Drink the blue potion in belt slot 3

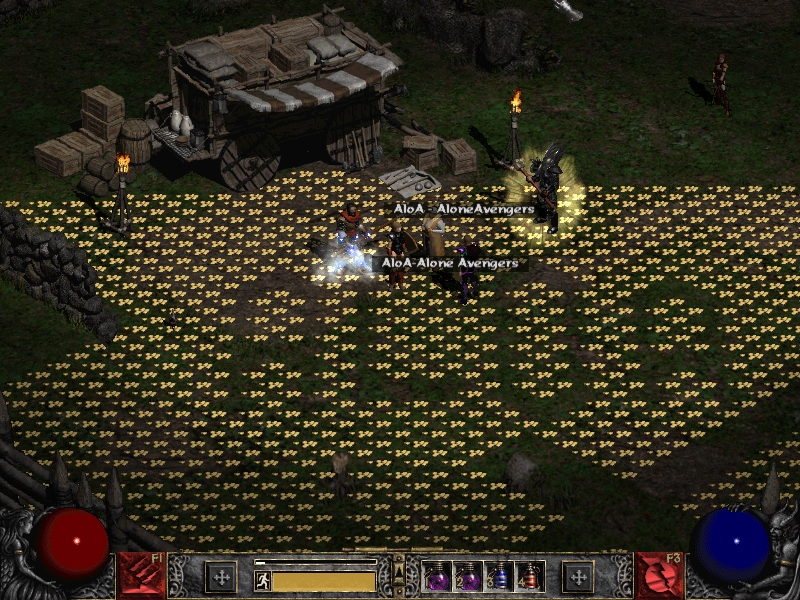point(500,577)
